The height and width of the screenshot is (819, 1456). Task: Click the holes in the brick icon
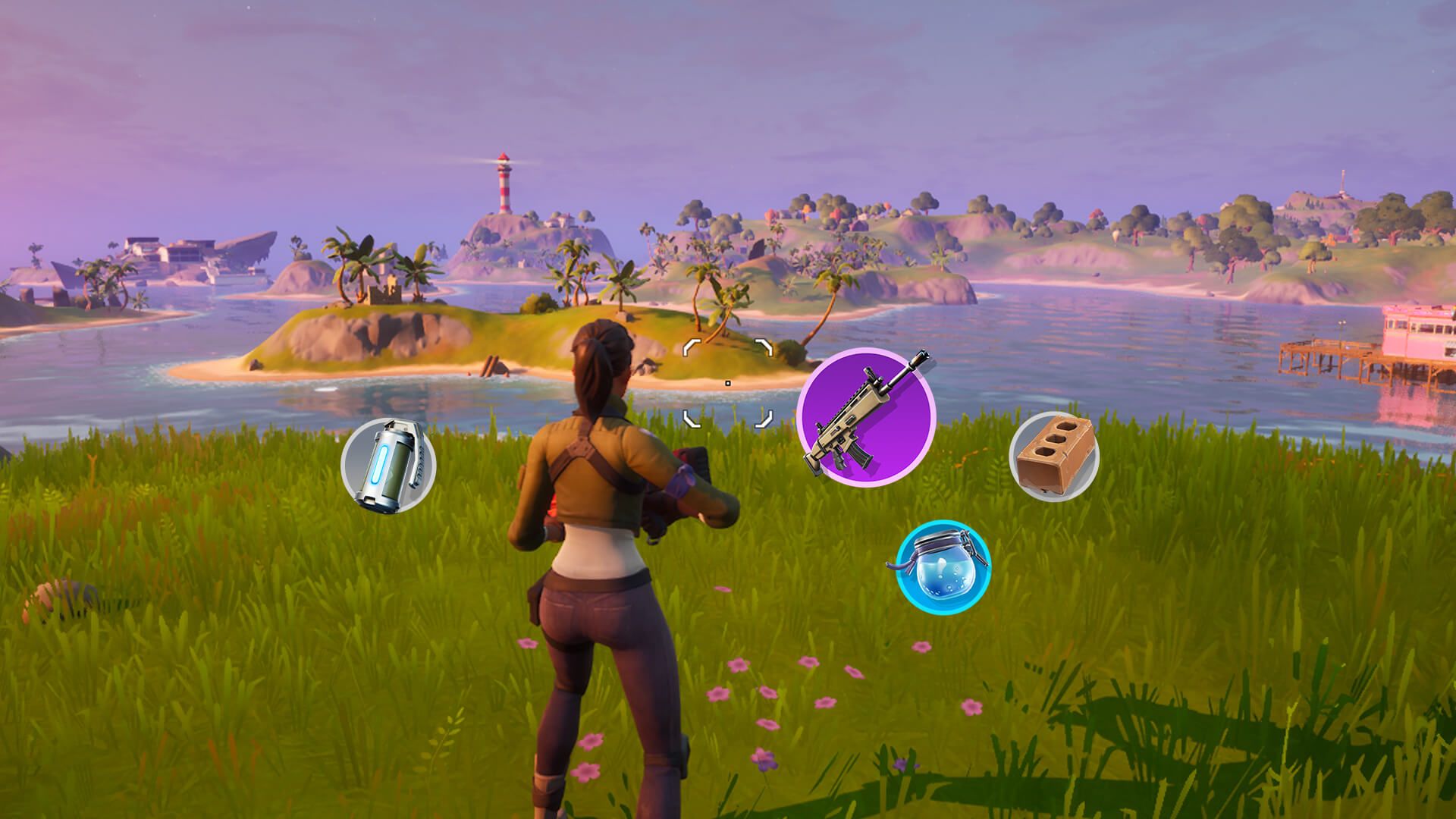pyautogui.click(x=1056, y=438)
